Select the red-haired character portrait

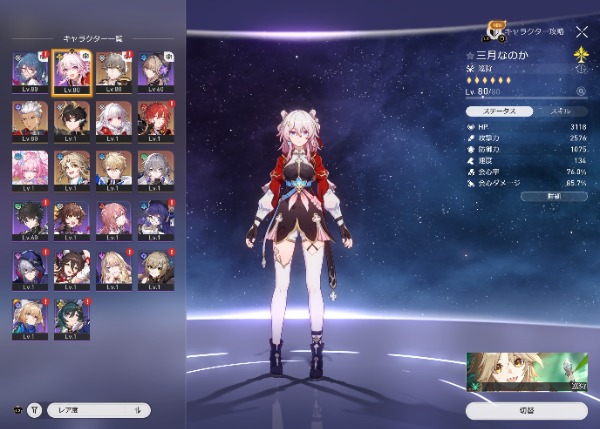157,121
